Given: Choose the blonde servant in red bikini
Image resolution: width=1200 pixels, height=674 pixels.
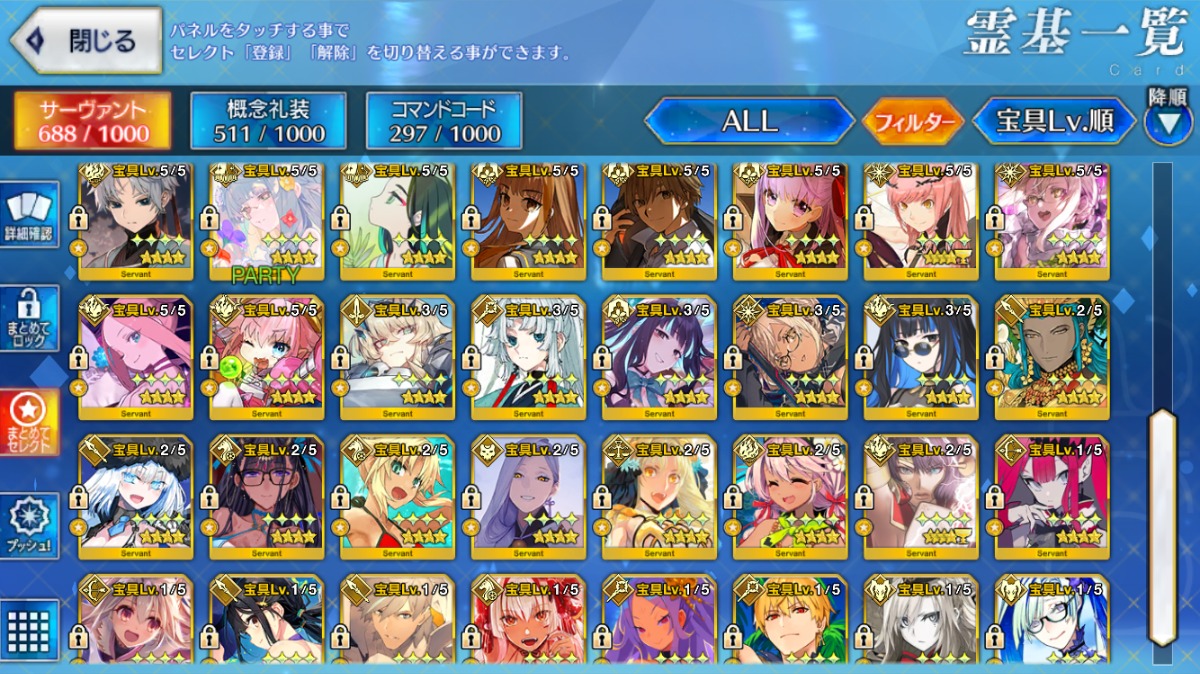Looking at the screenshot, I should (x=397, y=497).
